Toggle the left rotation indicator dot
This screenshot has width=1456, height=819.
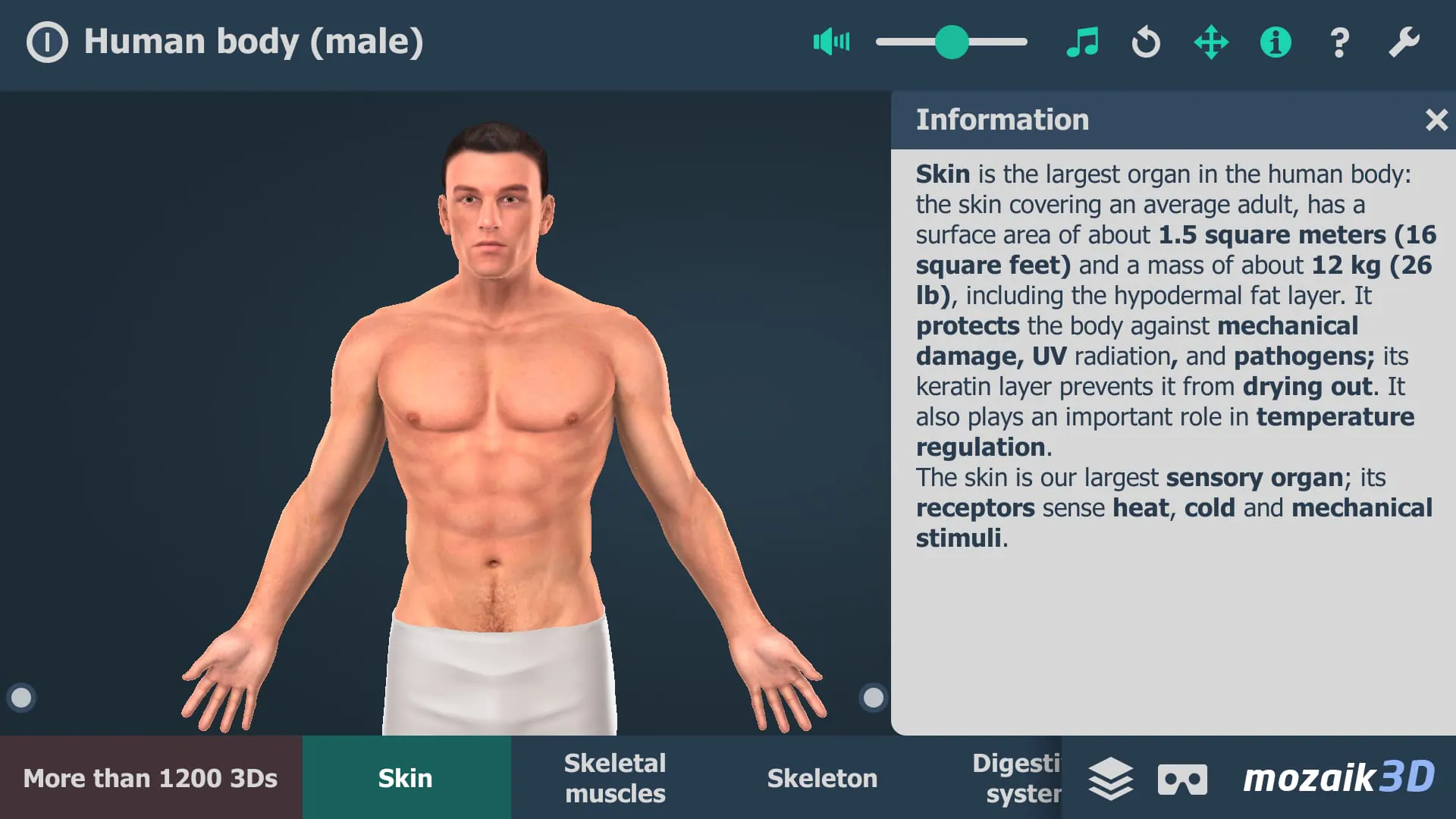click(21, 698)
